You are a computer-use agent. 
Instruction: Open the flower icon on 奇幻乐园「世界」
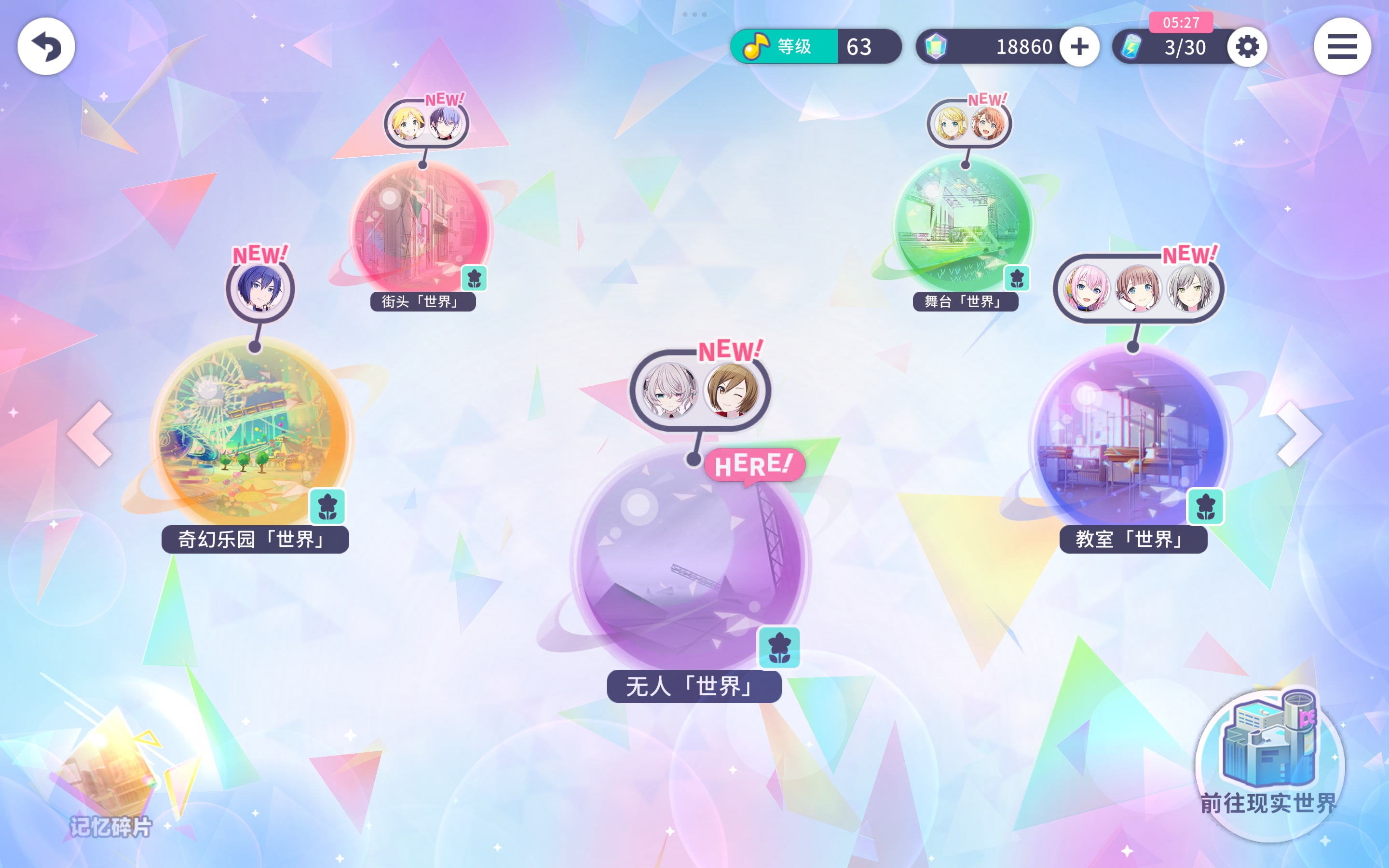(327, 506)
